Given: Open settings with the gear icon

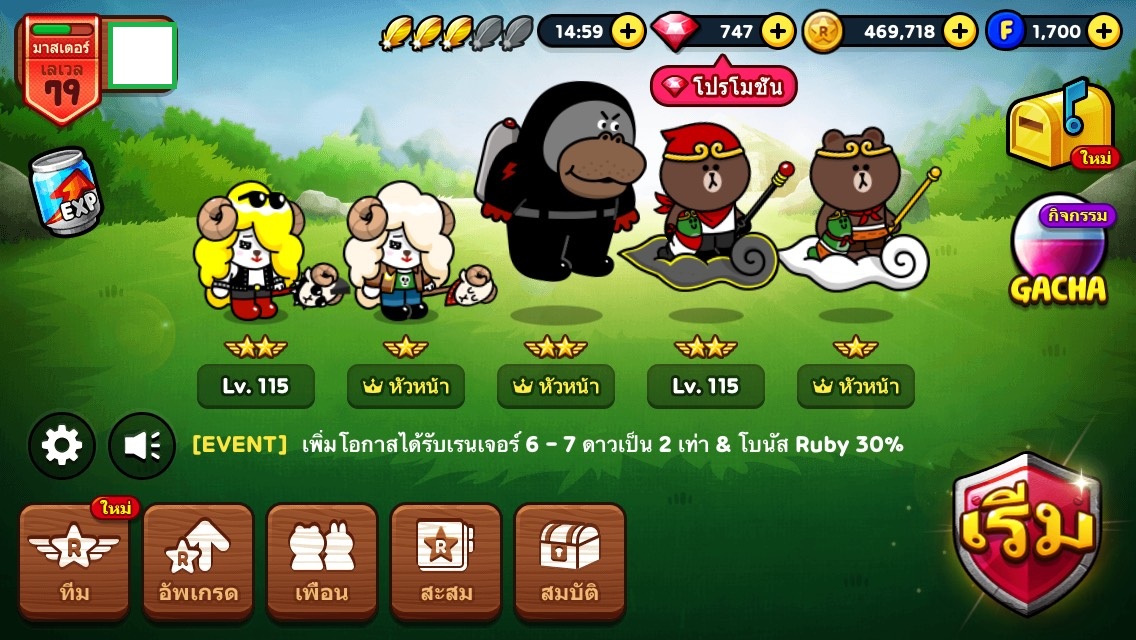Looking at the screenshot, I should [62, 445].
